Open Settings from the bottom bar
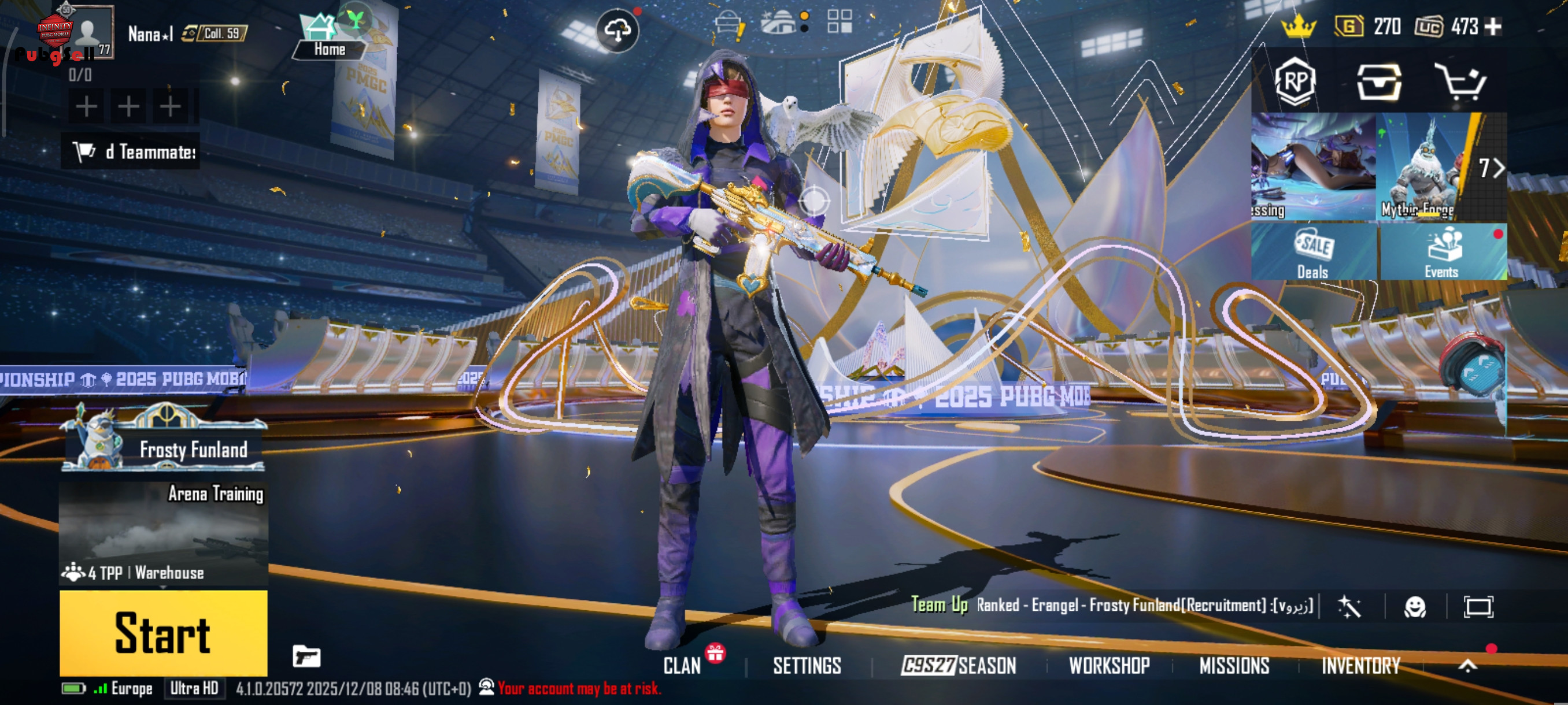This screenshot has height=705, width=1568. [807, 666]
